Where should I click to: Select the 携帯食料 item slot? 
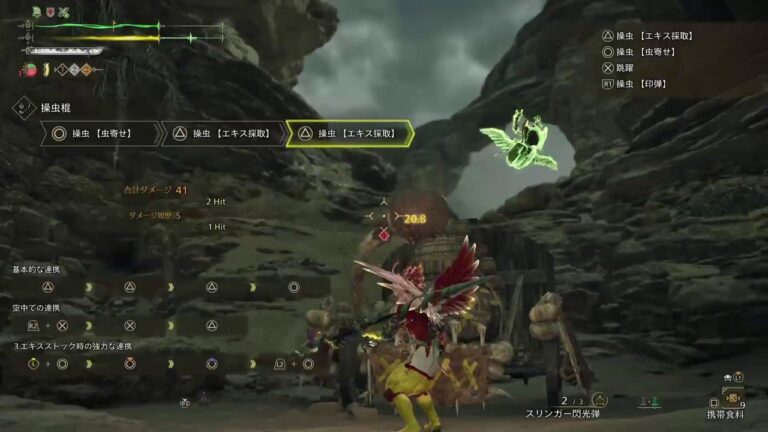click(x=733, y=397)
